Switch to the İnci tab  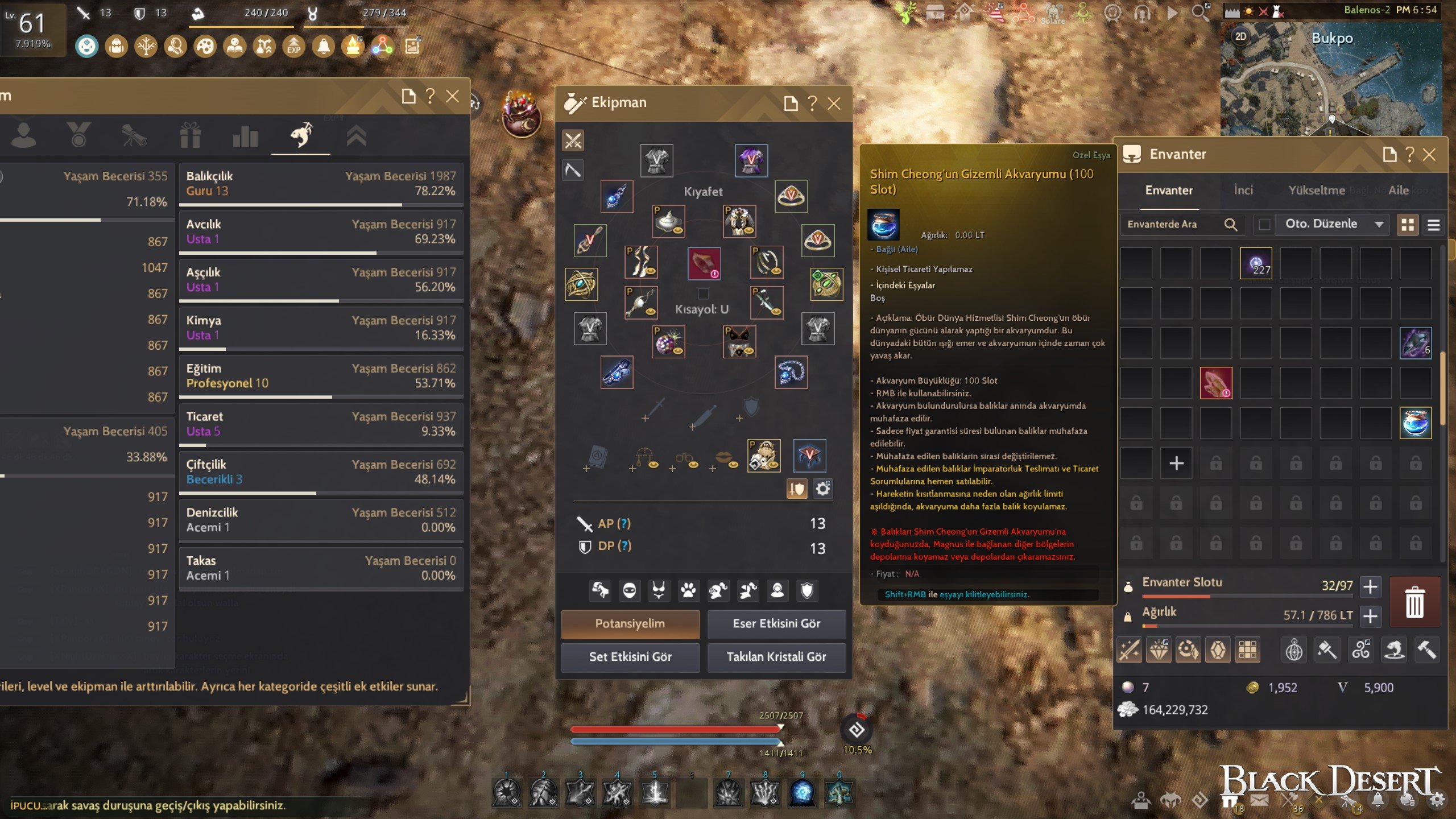[x=1244, y=191]
